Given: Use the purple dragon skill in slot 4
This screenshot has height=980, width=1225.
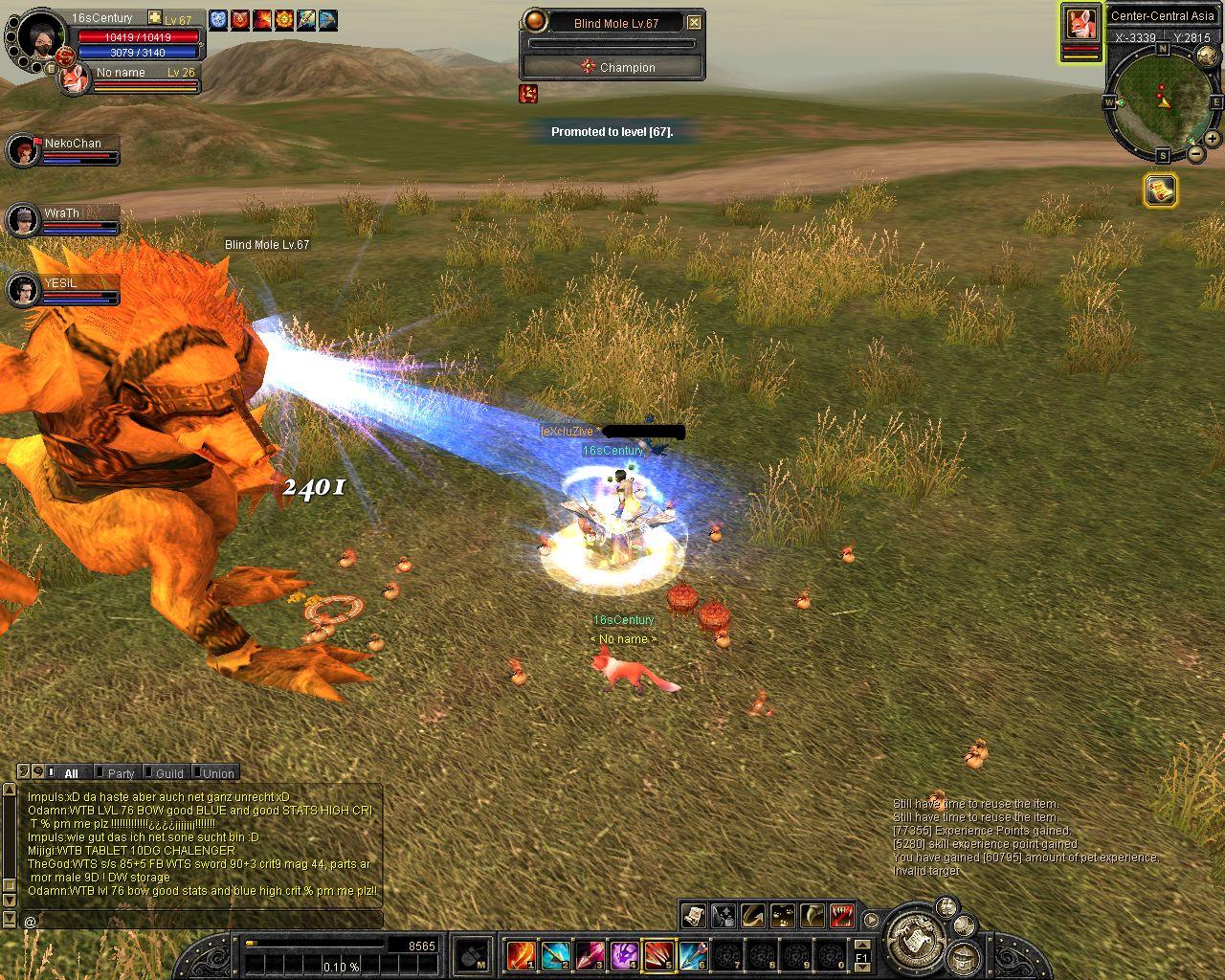Looking at the screenshot, I should (625, 954).
